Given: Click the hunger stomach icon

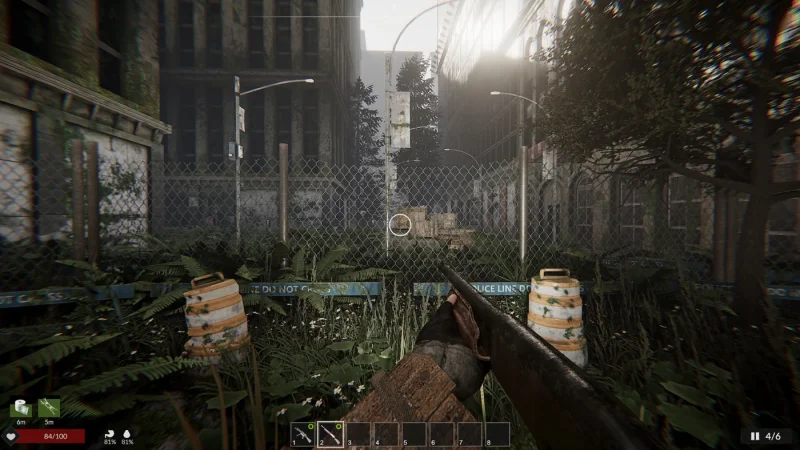Looking at the screenshot, I should tap(108, 434).
